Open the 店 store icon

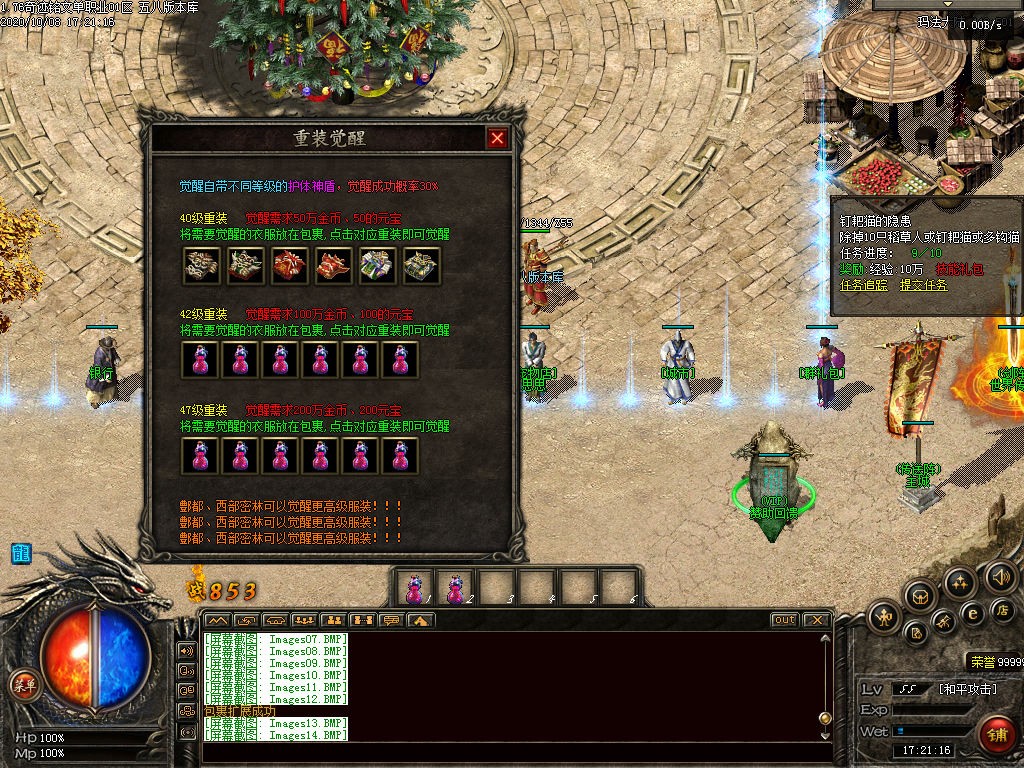[1001, 610]
